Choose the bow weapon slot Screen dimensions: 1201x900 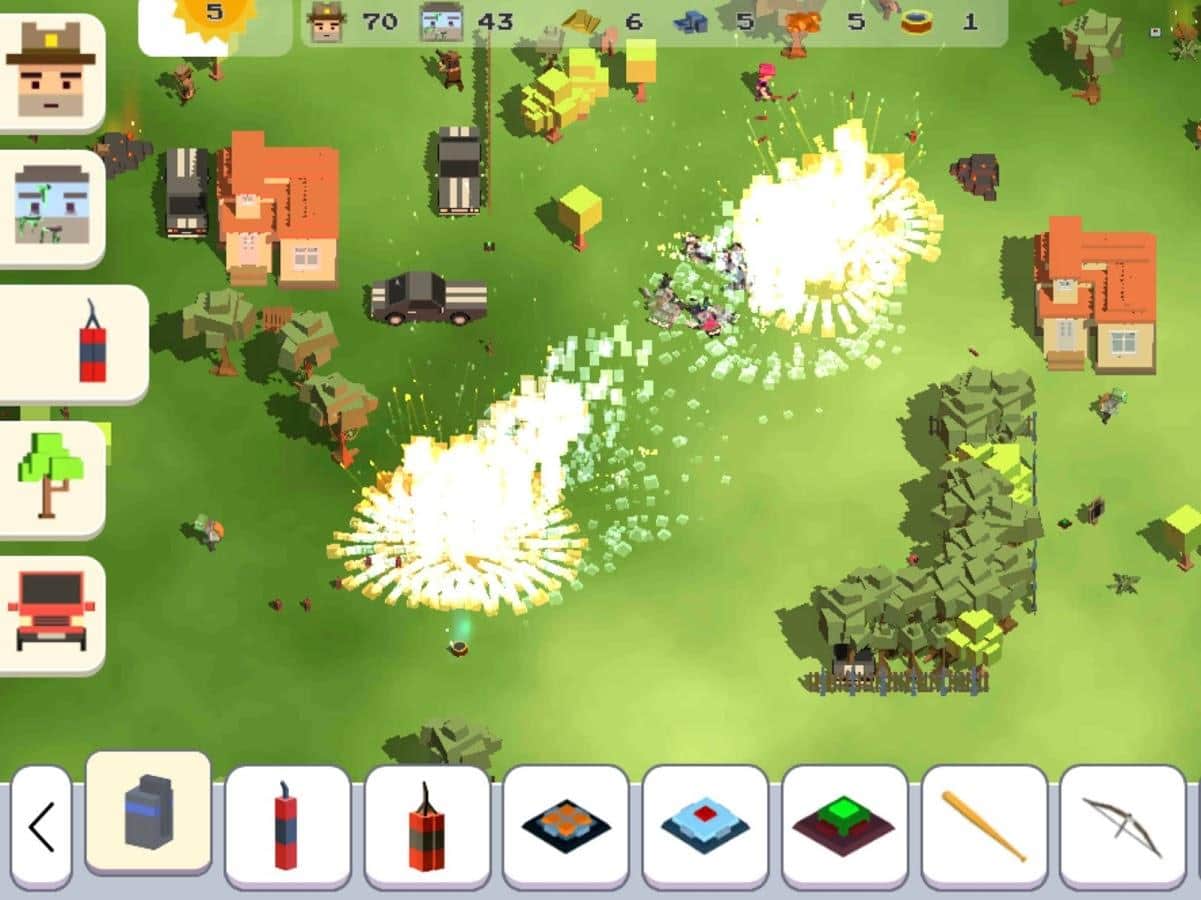[1123, 826]
